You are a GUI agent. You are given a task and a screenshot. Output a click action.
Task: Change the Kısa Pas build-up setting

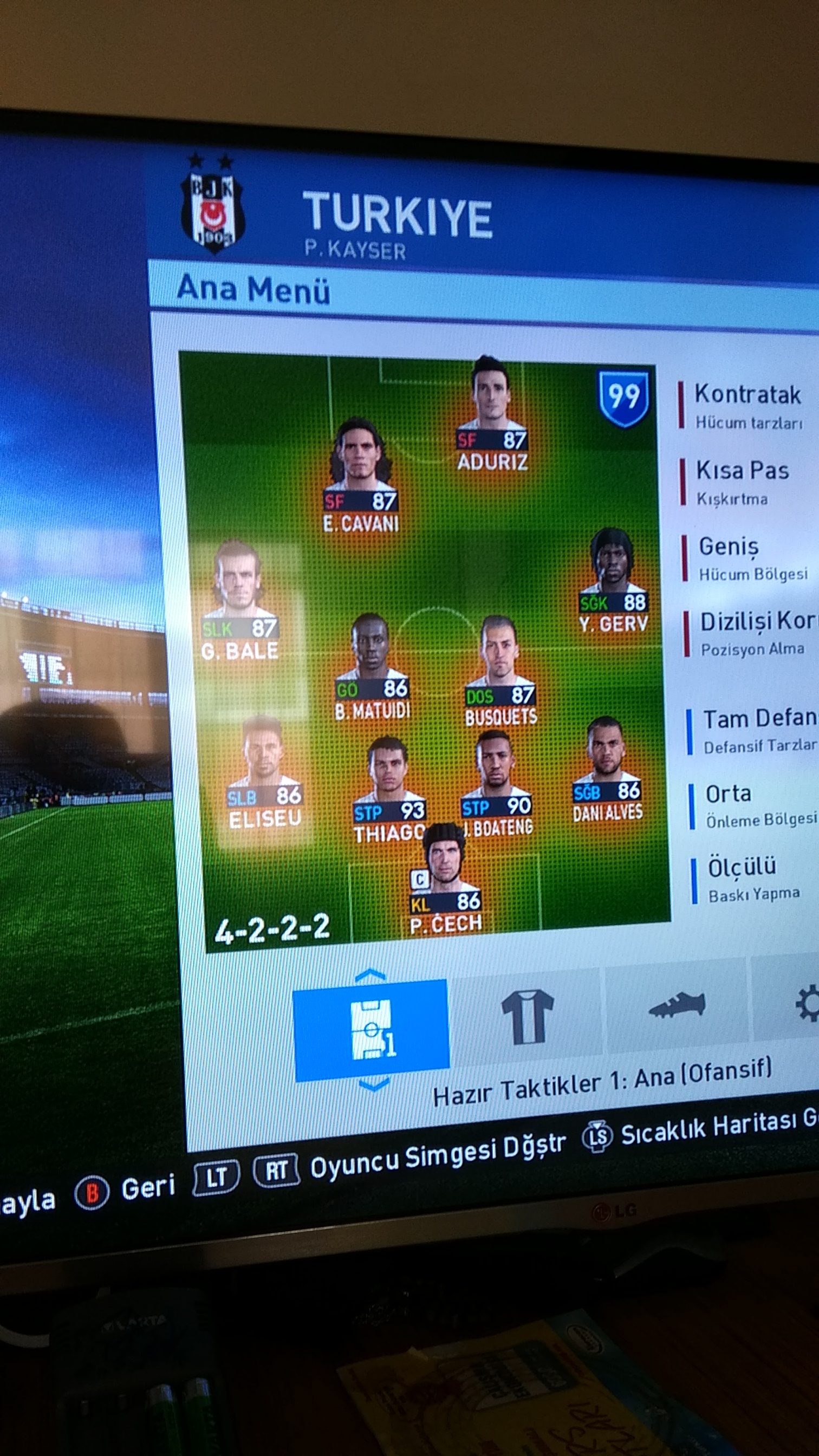pos(742,482)
